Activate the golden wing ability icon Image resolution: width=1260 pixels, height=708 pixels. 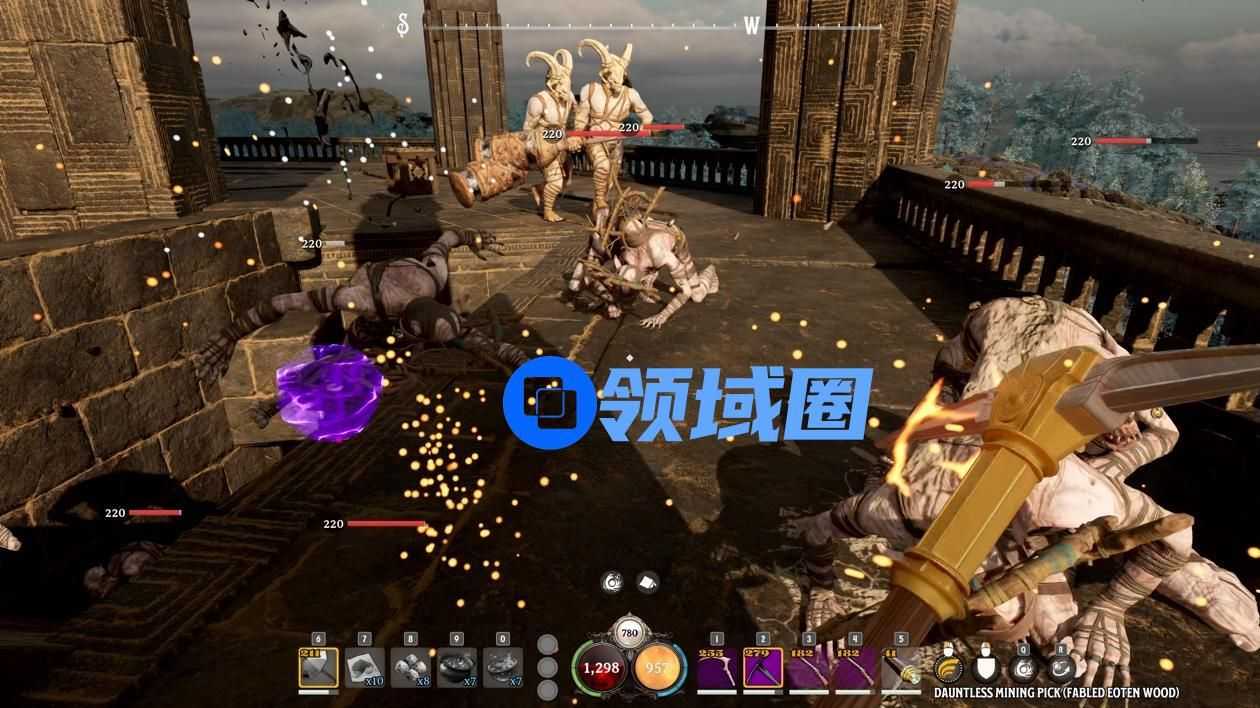point(947,667)
